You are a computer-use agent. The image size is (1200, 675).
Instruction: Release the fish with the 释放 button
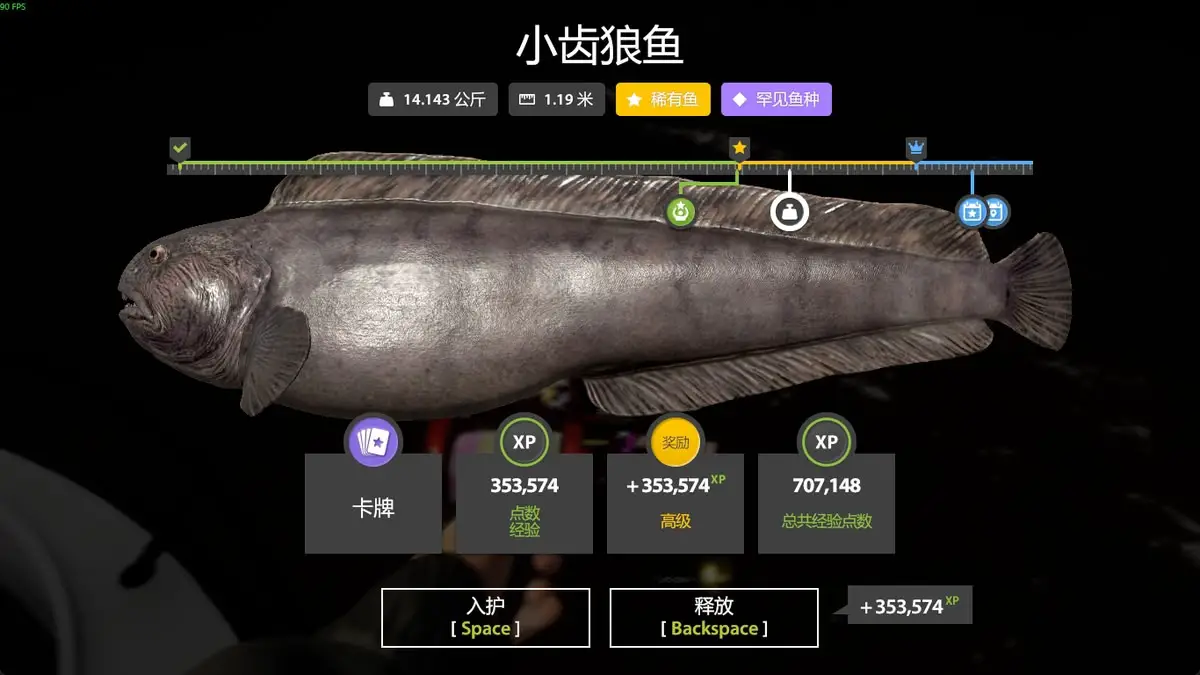coord(714,617)
